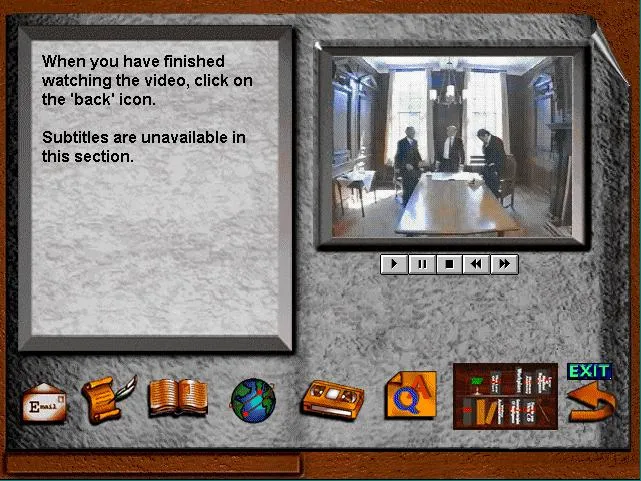
Task: Open the Email envelope icon
Action: click(44, 402)
